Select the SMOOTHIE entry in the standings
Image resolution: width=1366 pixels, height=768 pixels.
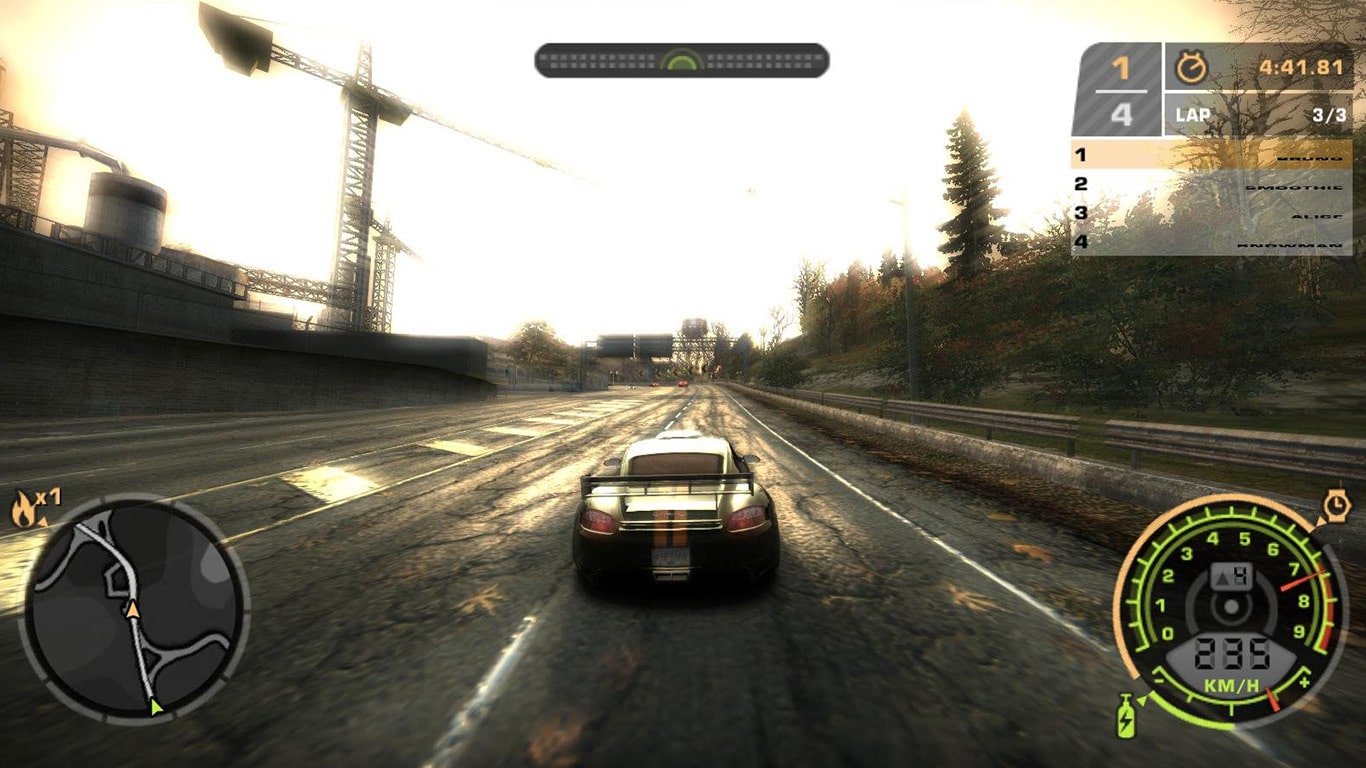click(x=1295, y=188)
